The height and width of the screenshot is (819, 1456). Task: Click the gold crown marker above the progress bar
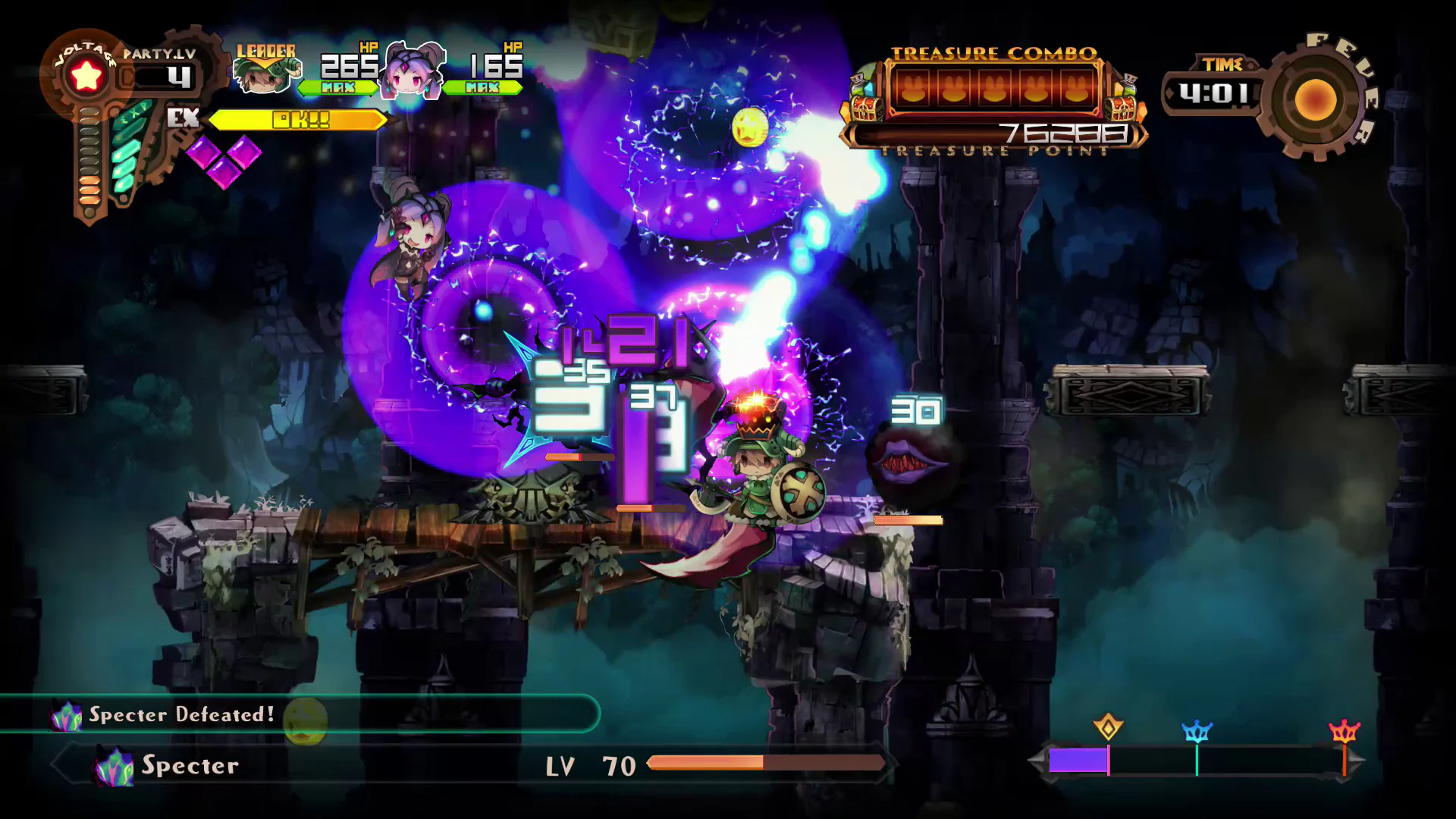[1107, 726]
